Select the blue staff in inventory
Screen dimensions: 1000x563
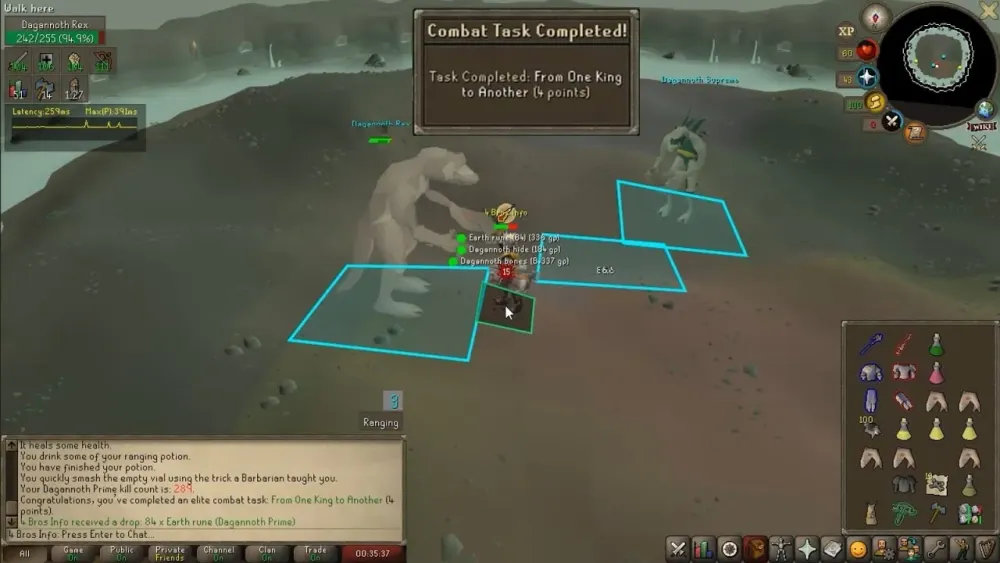pyautogui.click(x=870, y=344)
